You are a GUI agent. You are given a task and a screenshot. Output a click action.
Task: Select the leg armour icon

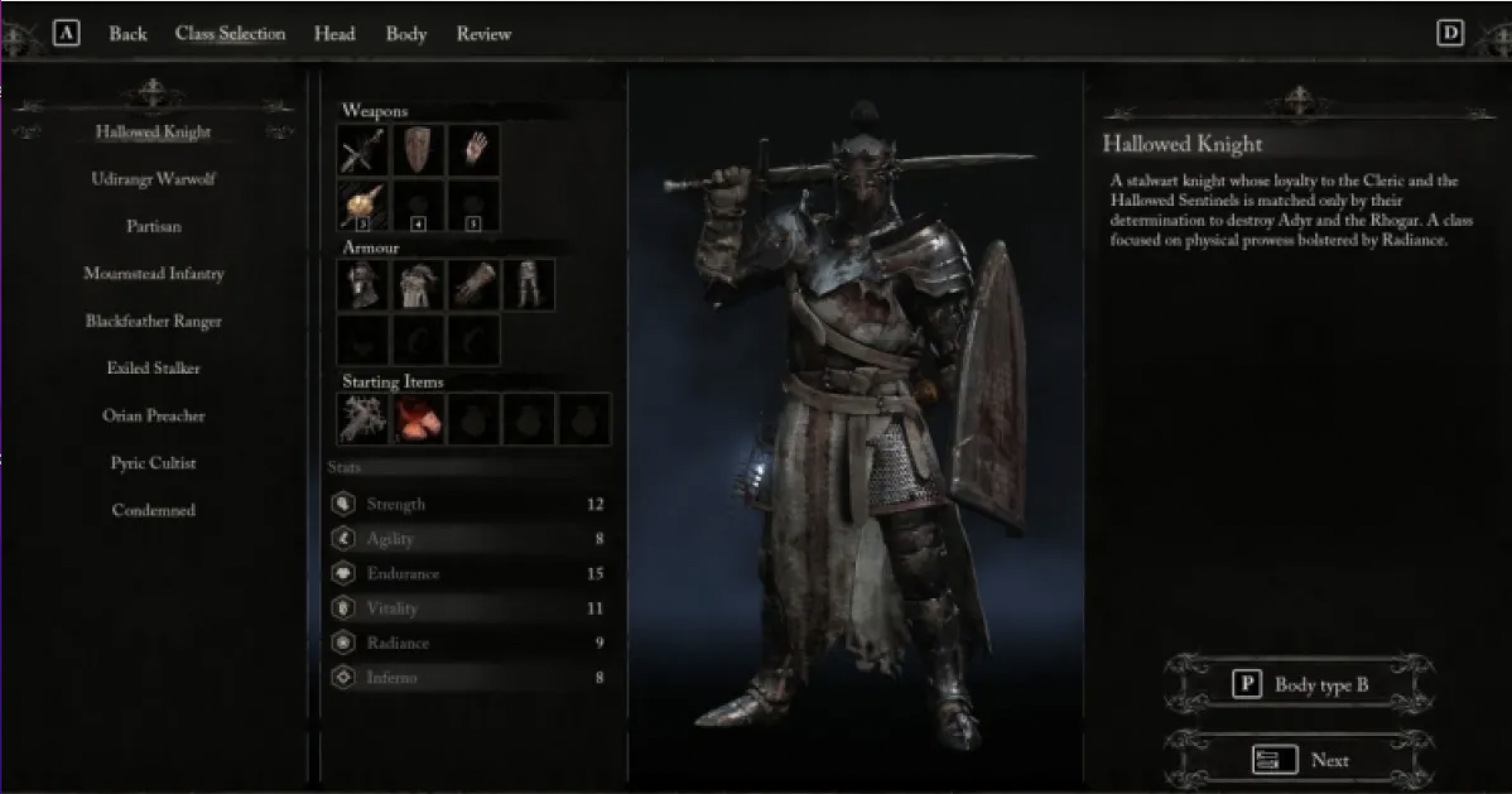pyautogui.click(x=529, y=285)
